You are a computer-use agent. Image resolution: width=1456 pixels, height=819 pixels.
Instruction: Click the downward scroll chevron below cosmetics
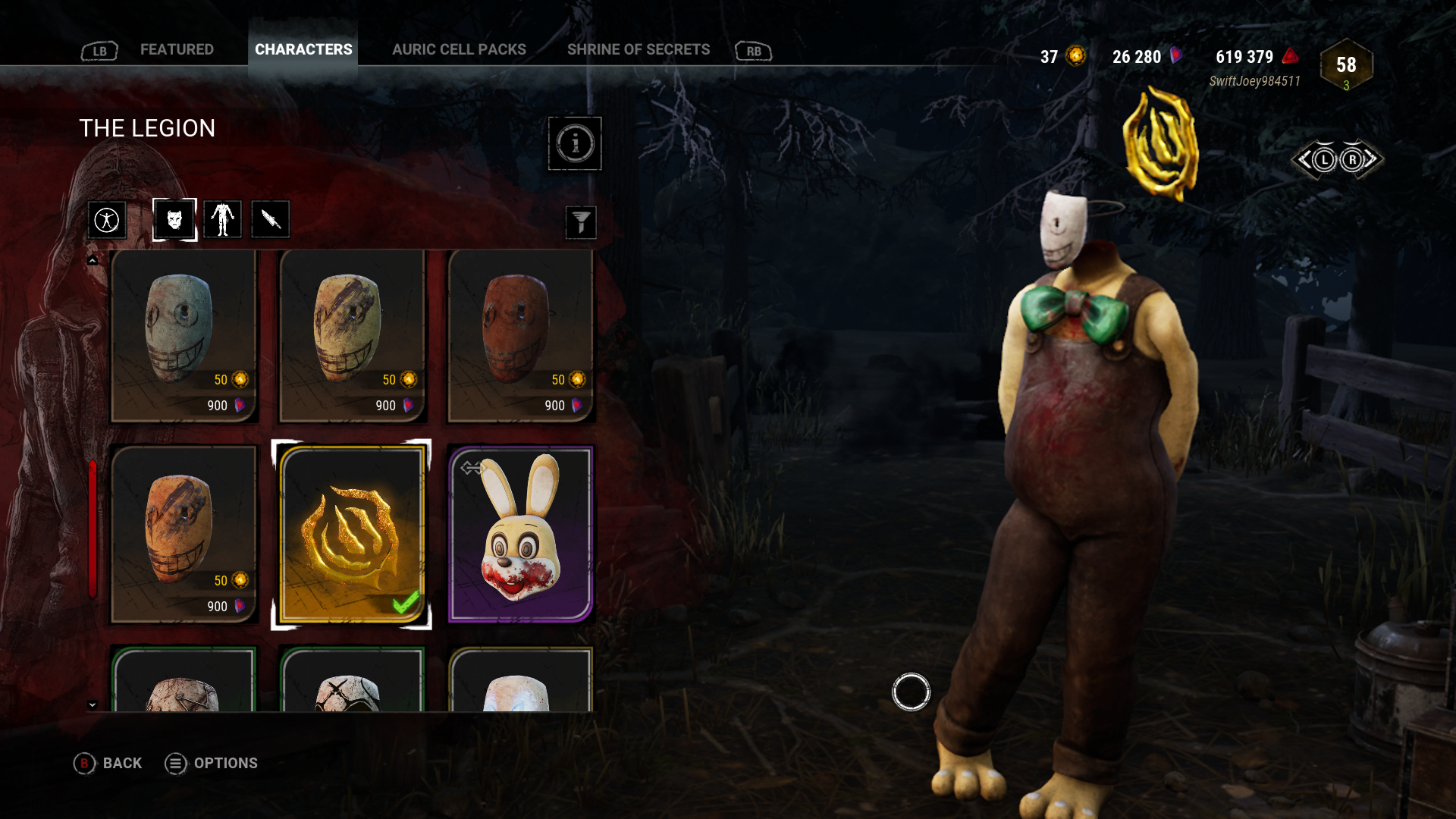click(x=93, y=704)
